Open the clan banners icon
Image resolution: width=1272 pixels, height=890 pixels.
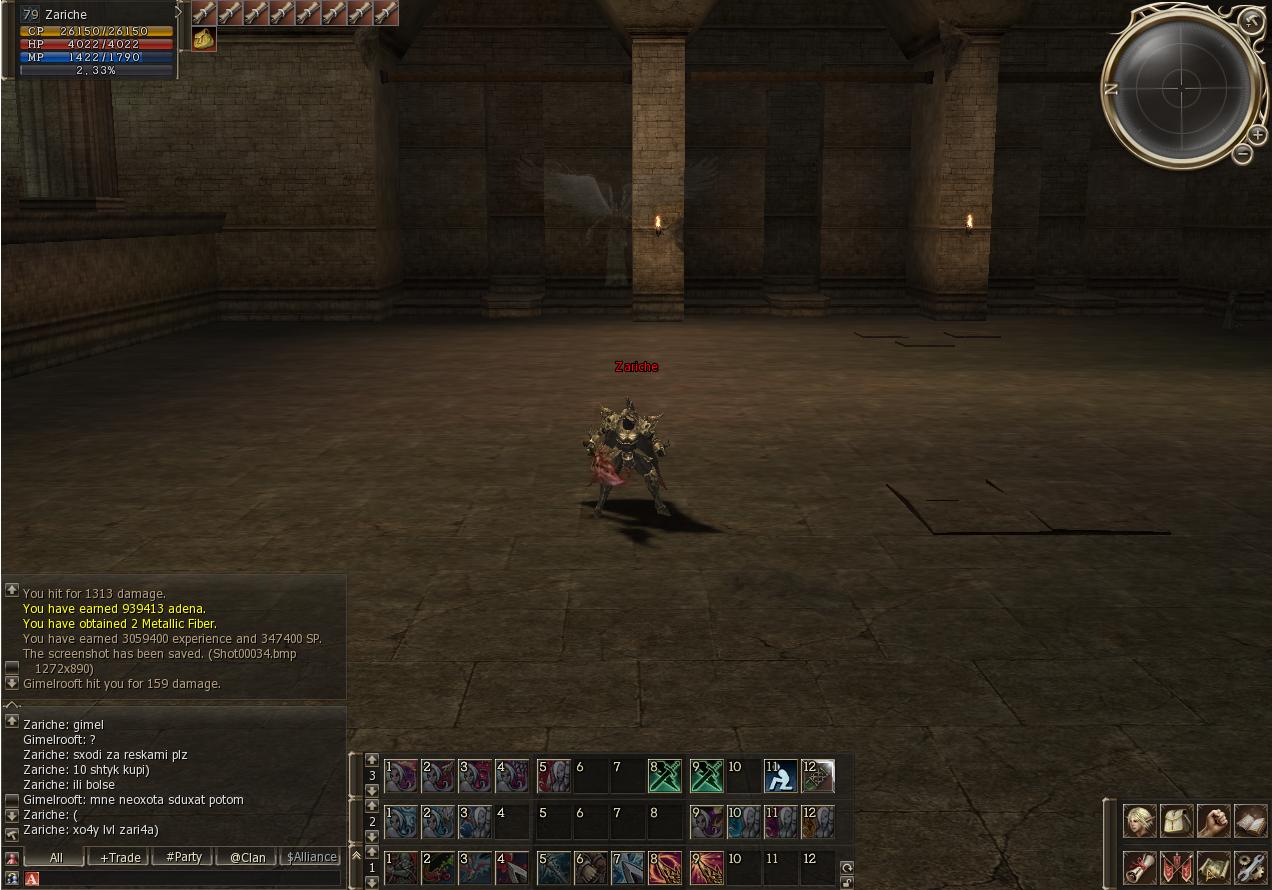point(1177,866)
